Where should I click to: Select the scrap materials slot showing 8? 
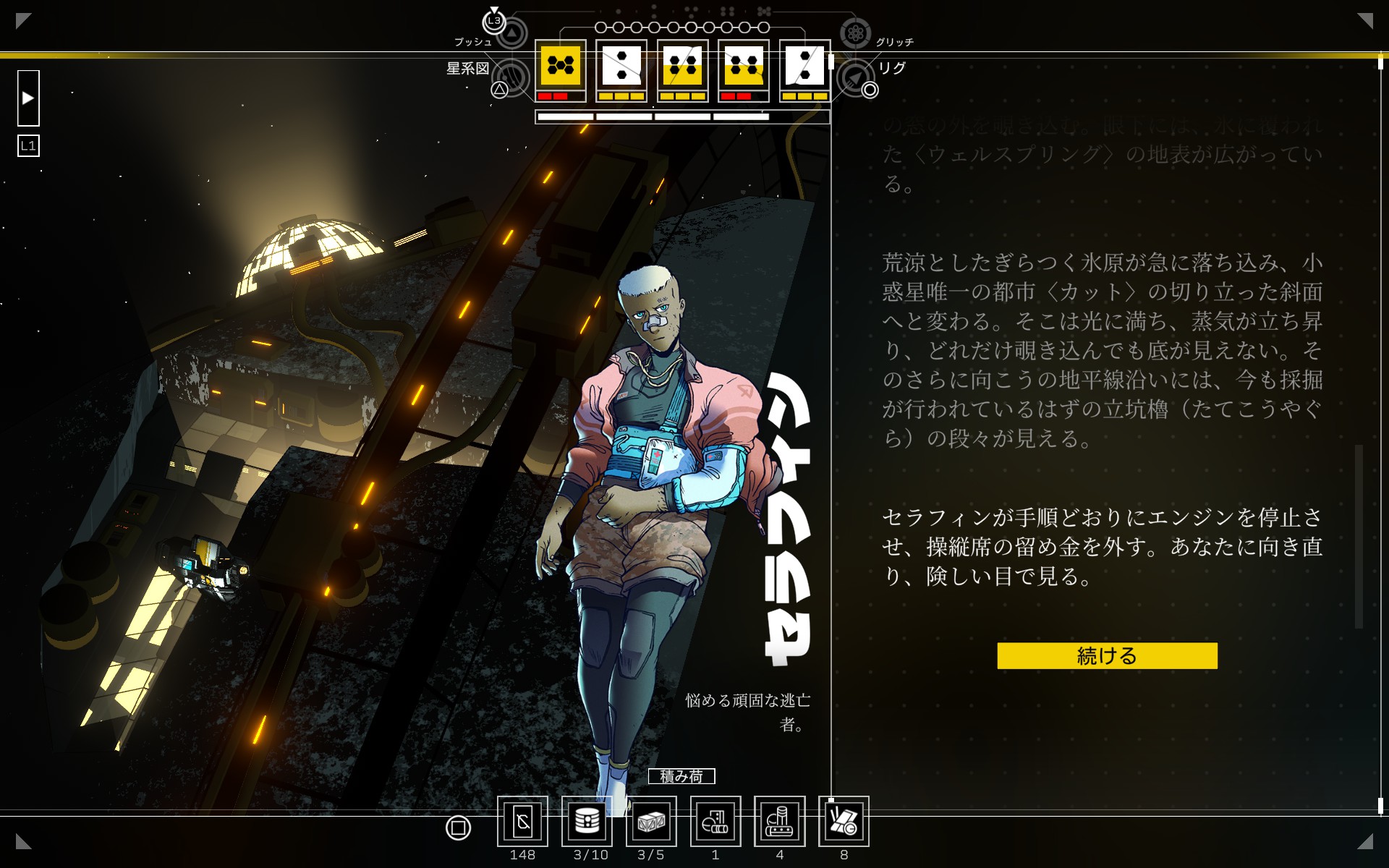tap(844, 822)
